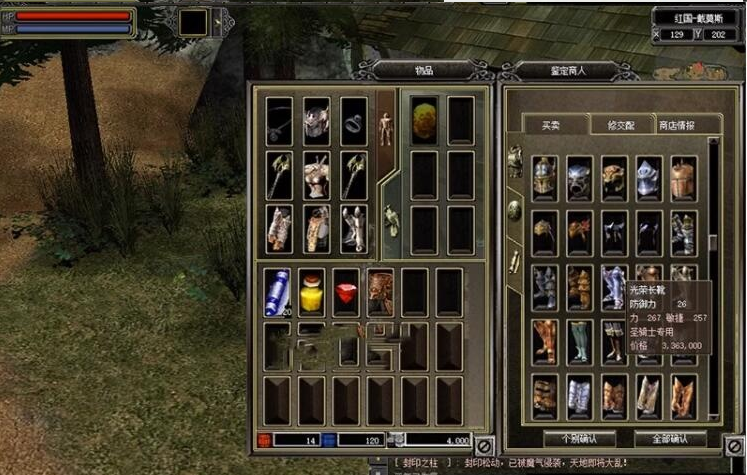Choose the golden orb item slot
The height and width of the screenshot is (475, 747).
tap(425, 119)
